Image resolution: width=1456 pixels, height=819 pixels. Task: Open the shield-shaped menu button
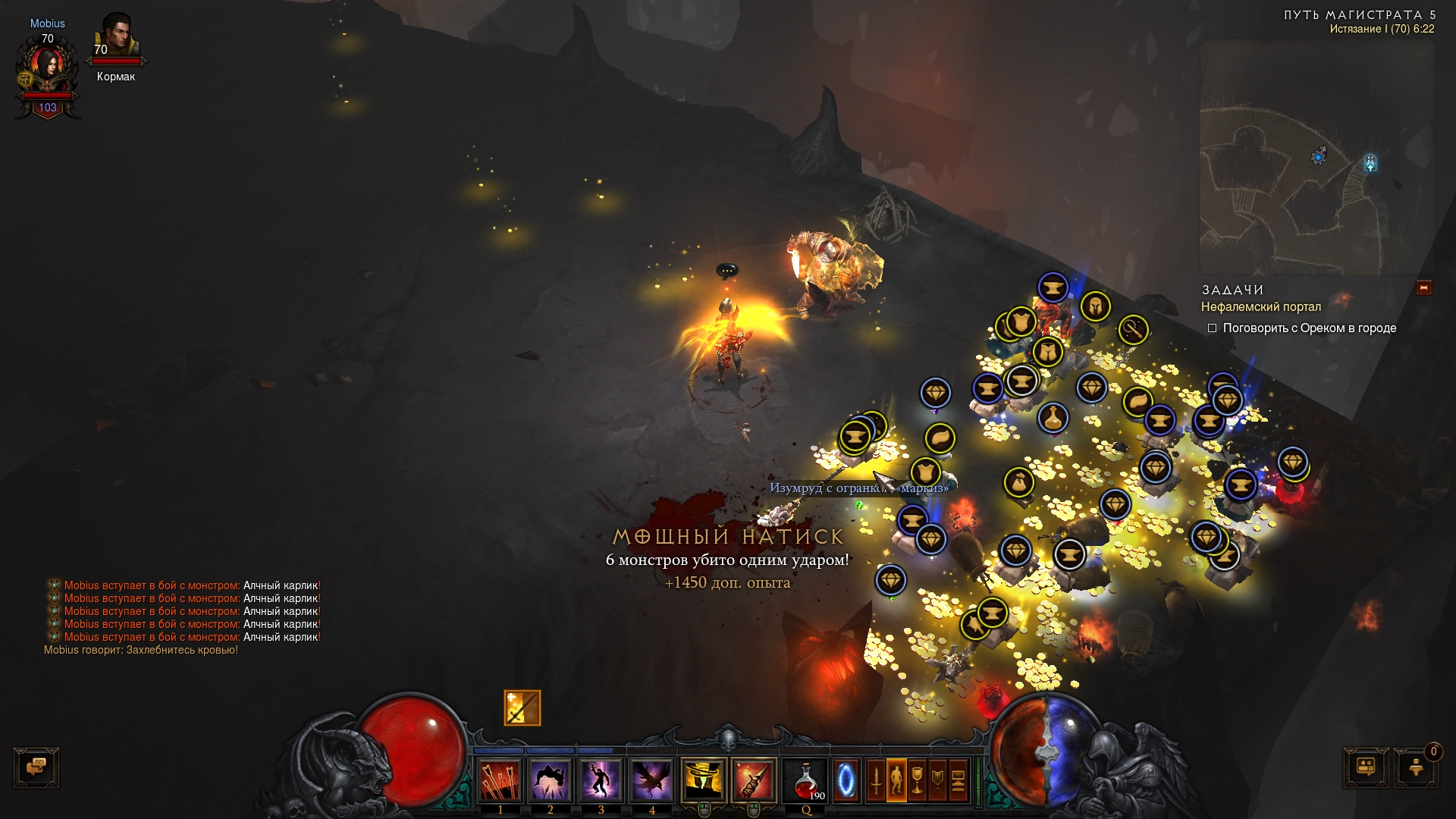click(x=937, y=780)
